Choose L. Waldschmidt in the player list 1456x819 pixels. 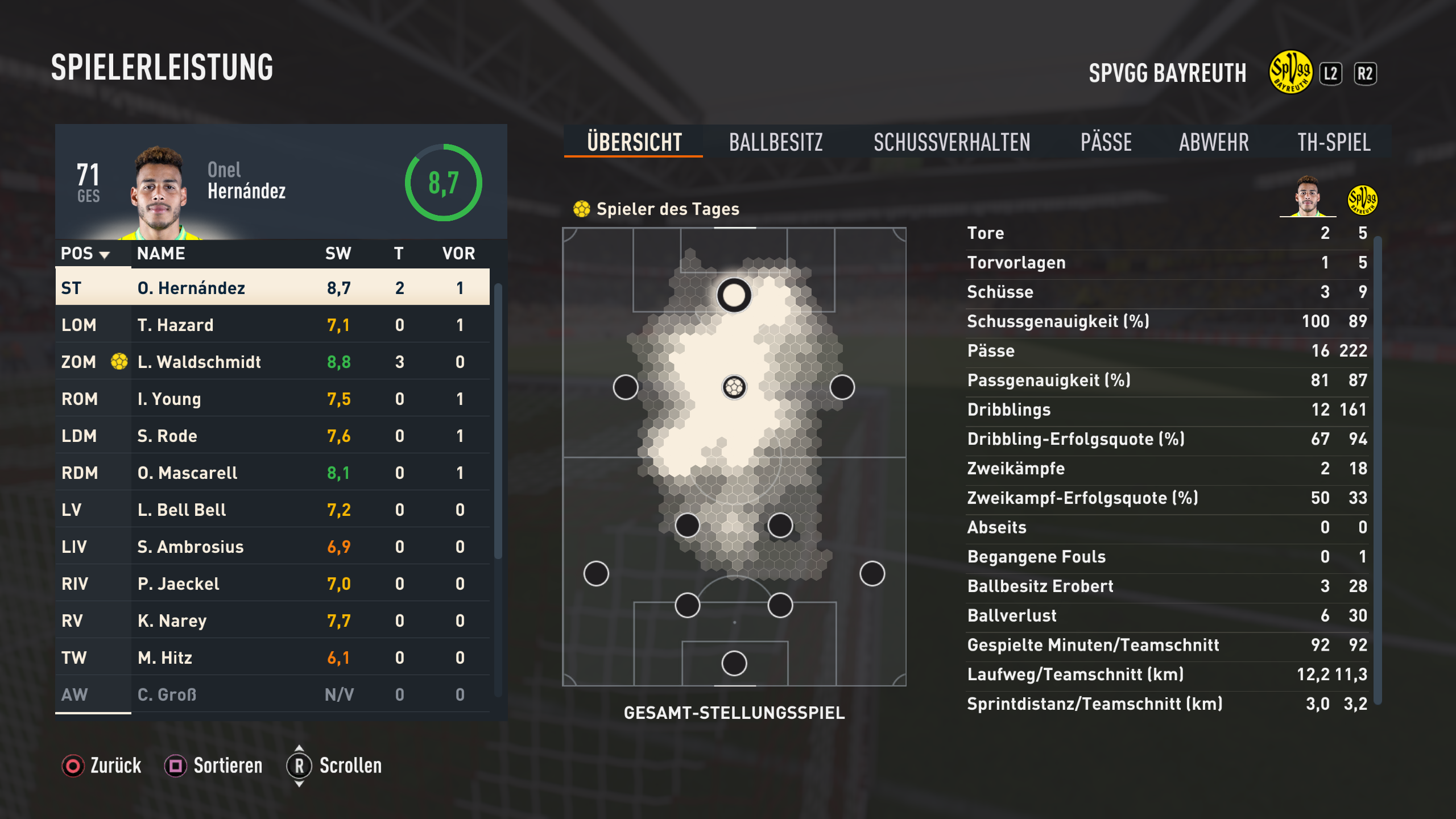272,362
